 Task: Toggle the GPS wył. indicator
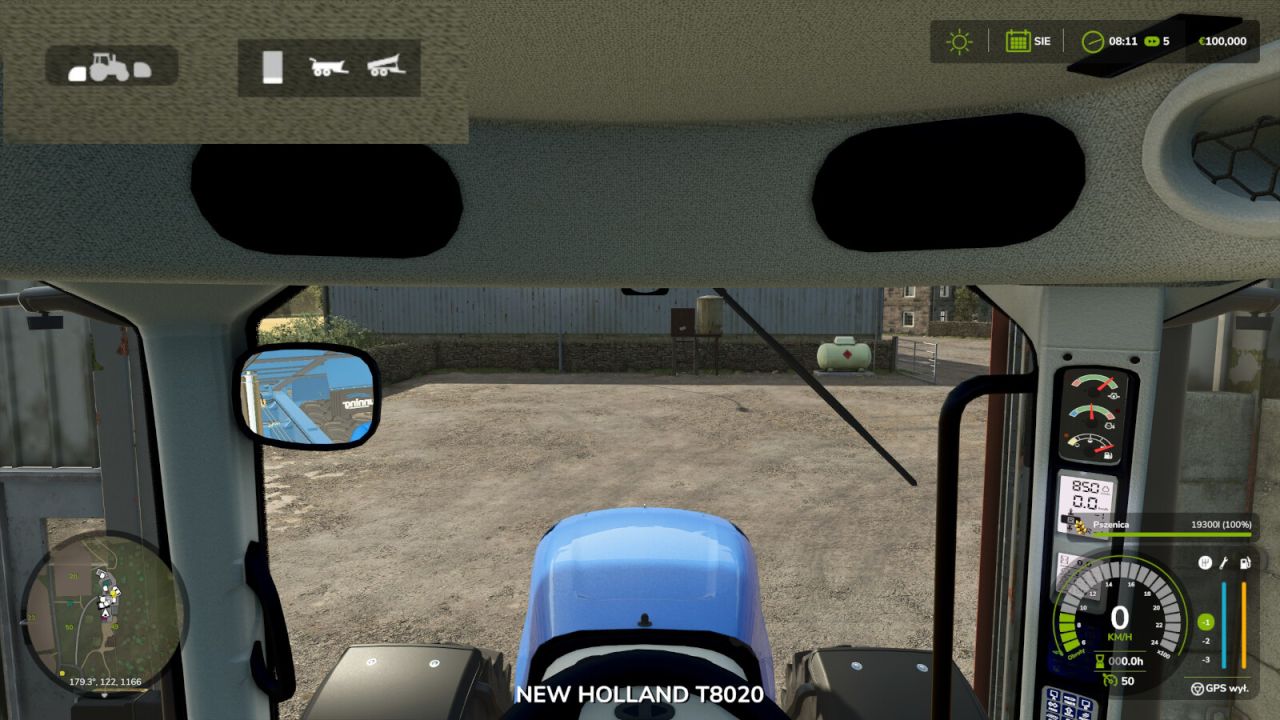pos(1220,687)
